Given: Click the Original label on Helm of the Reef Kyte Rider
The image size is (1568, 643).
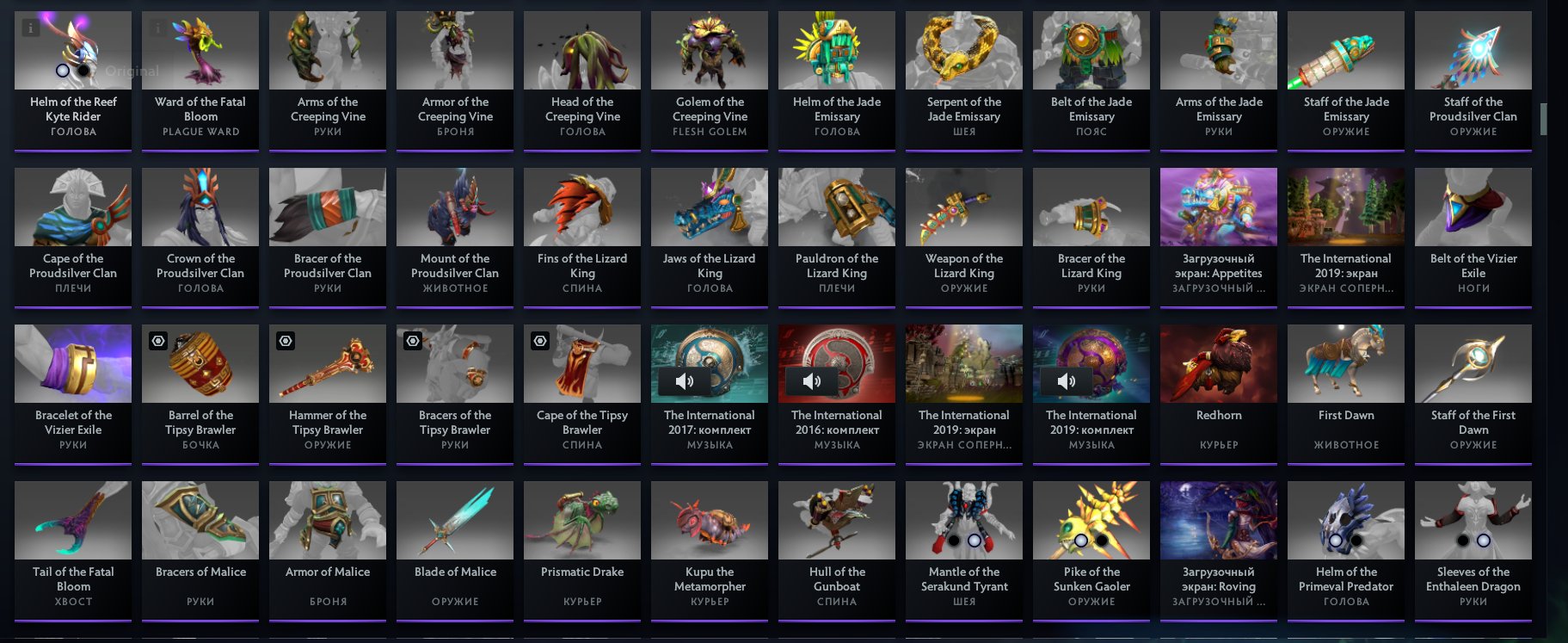Looking at the screenshot, I should tap(132, 71).
